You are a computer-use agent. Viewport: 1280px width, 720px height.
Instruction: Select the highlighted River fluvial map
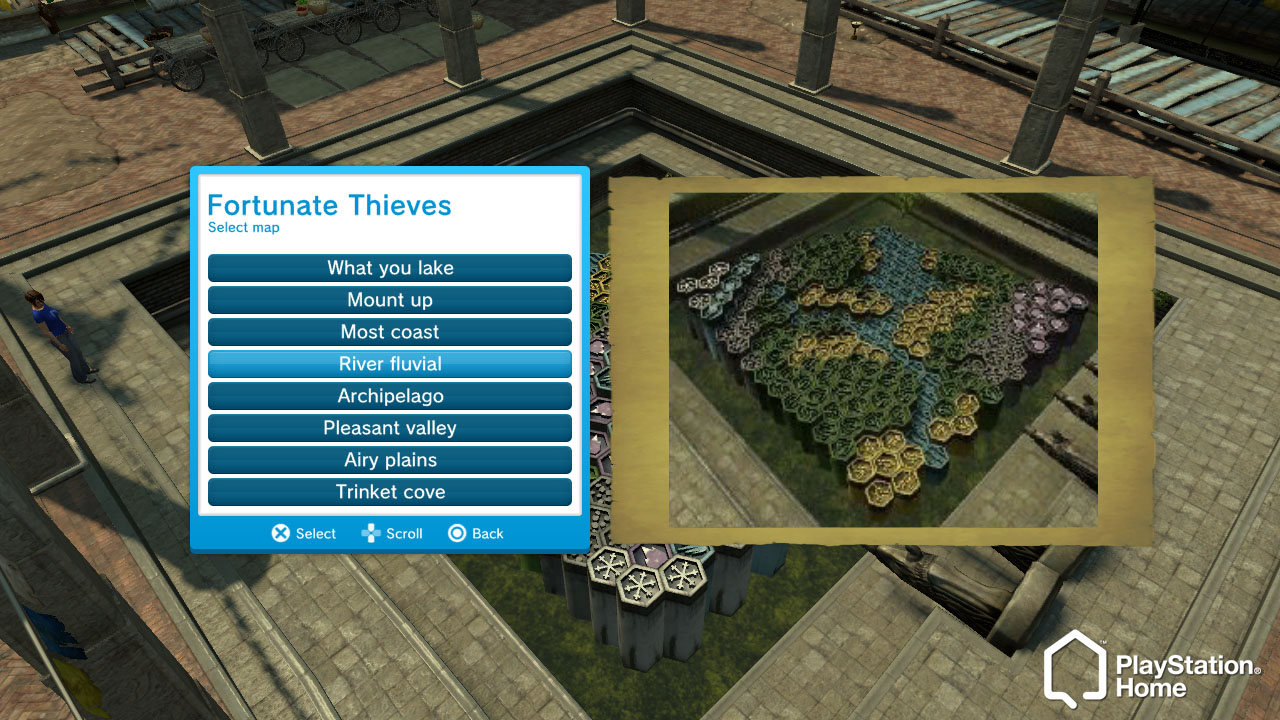tap(390, 364)
